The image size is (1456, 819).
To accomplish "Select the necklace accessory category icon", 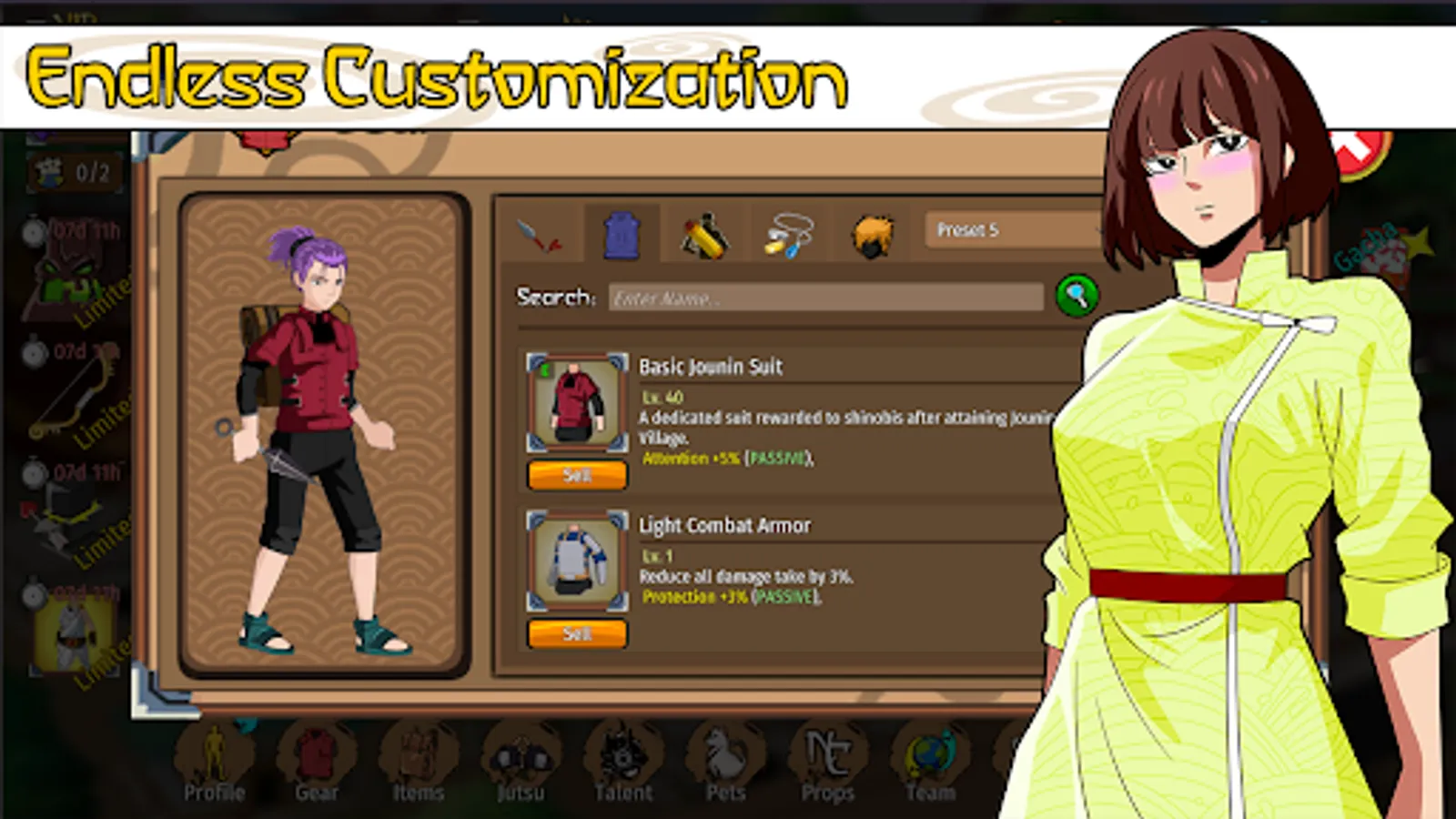I will pos(788,233).
